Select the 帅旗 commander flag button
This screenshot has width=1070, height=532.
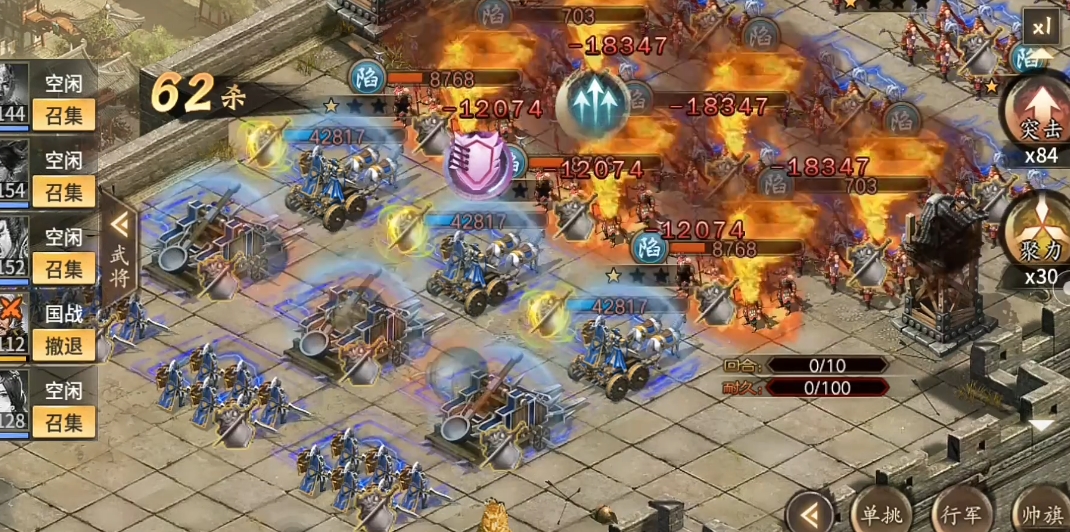coord(1040,514)
